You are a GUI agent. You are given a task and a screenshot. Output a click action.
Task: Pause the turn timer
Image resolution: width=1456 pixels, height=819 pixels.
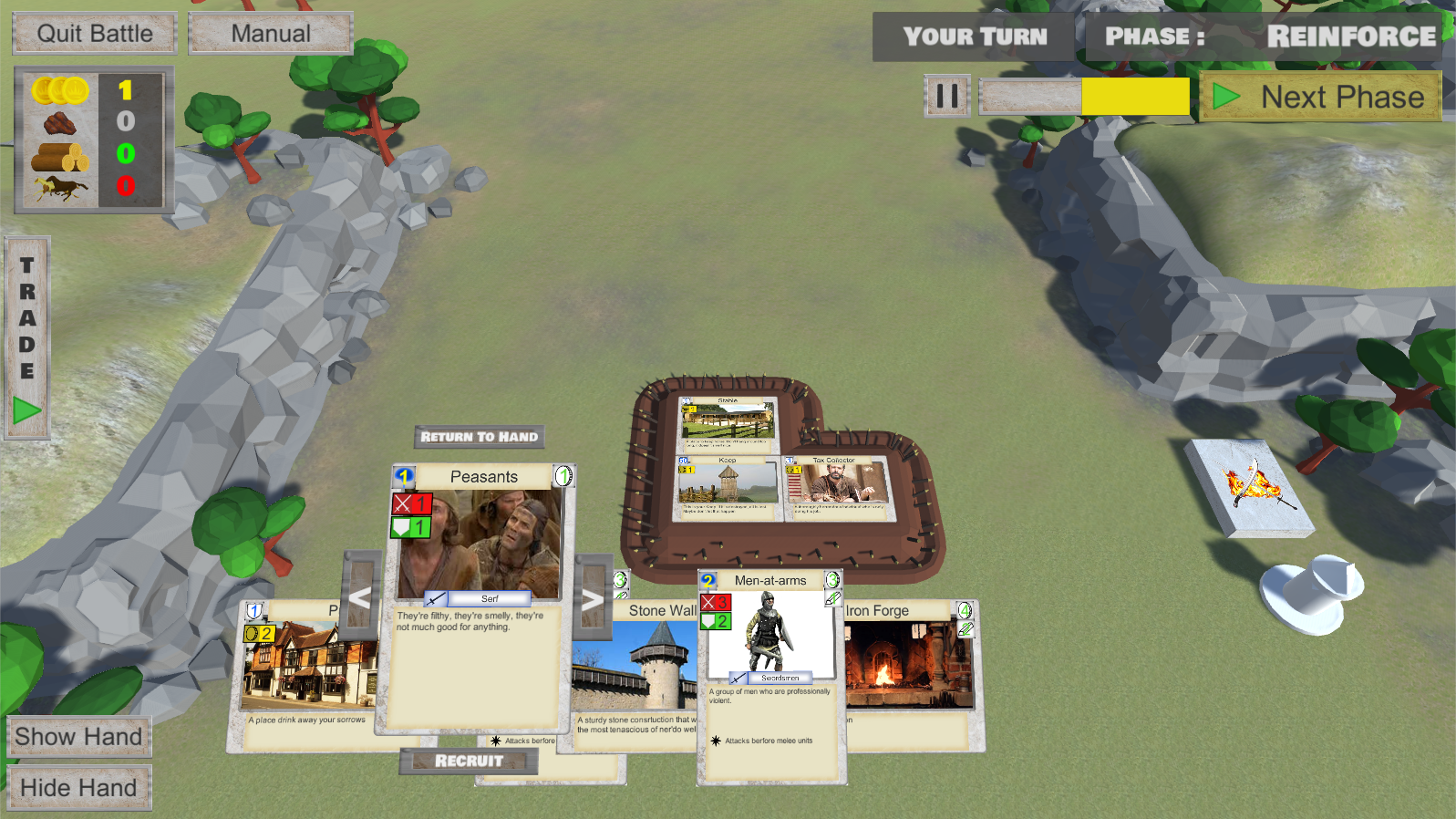[947, 96]
